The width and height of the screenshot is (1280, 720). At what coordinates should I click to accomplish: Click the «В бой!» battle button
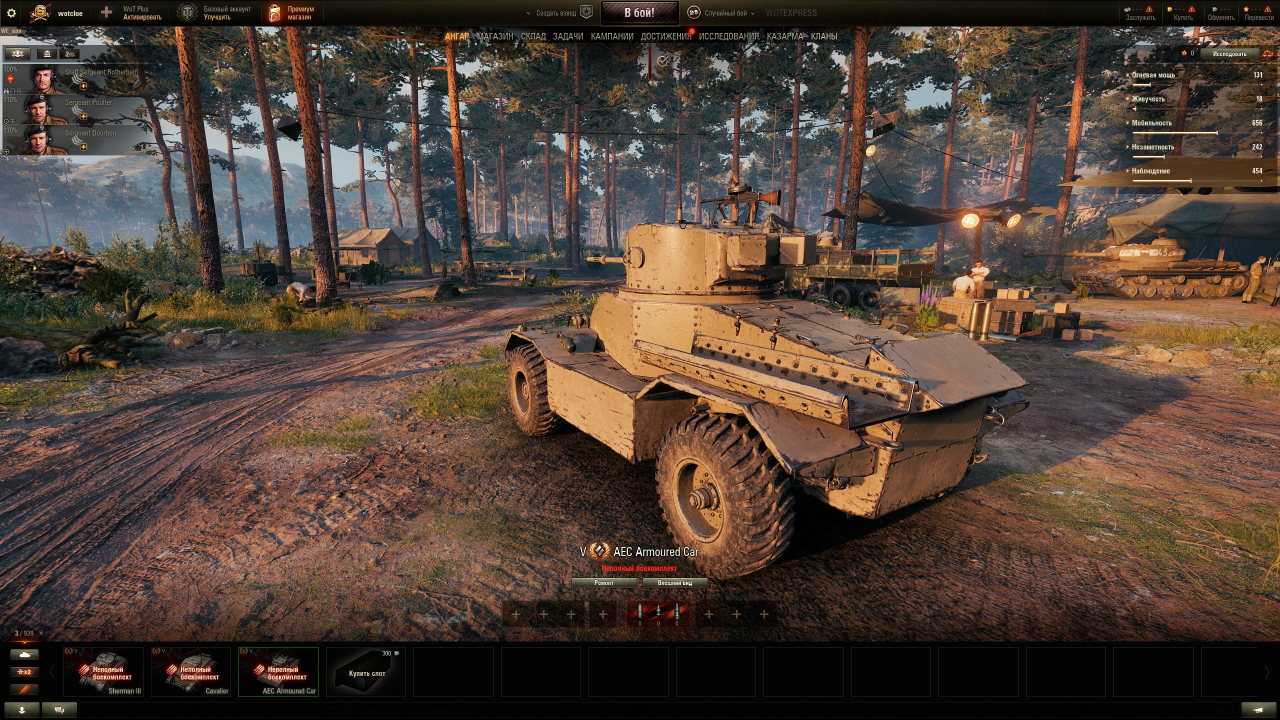[639, 13]
